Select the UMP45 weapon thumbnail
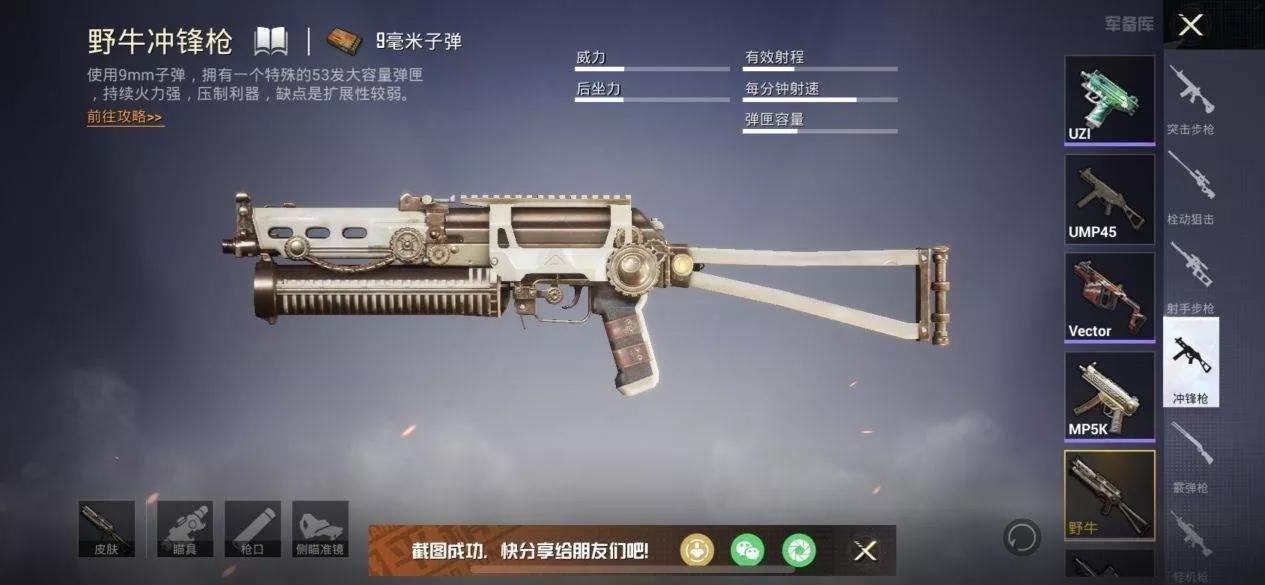 point(1109,199)
